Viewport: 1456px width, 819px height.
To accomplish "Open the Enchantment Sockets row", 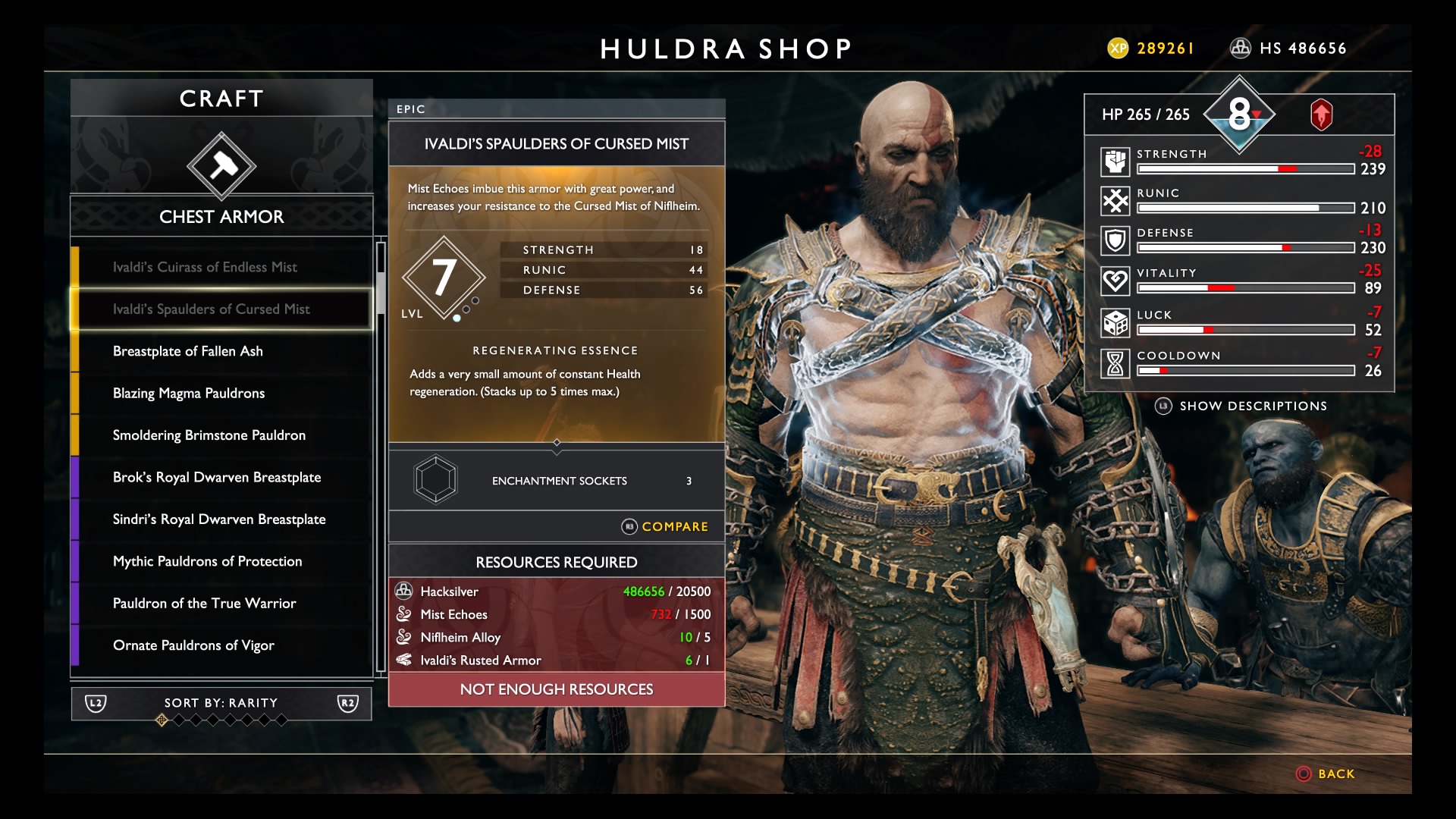I will click(x=556, y=481).
